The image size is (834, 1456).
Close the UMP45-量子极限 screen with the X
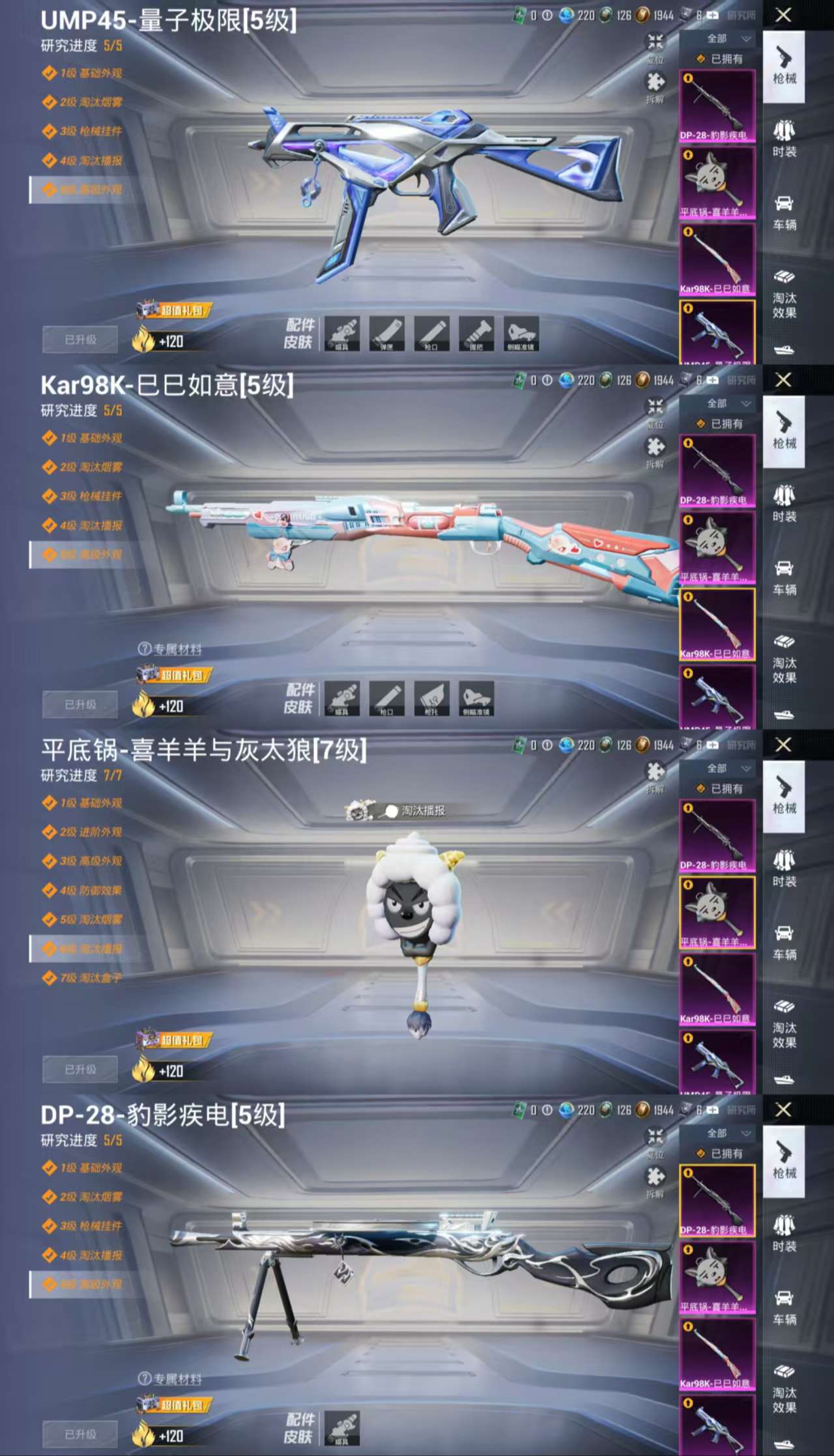783,15
